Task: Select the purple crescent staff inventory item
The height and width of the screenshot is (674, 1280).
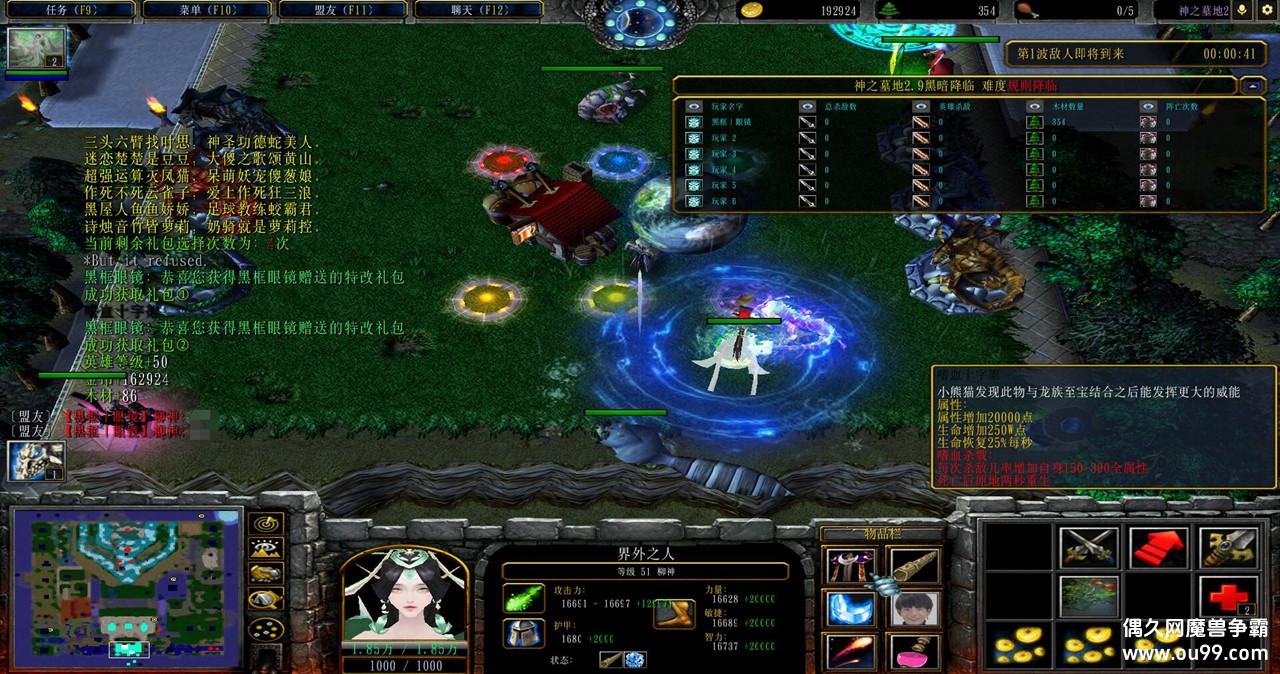Action: coord(851,566)
